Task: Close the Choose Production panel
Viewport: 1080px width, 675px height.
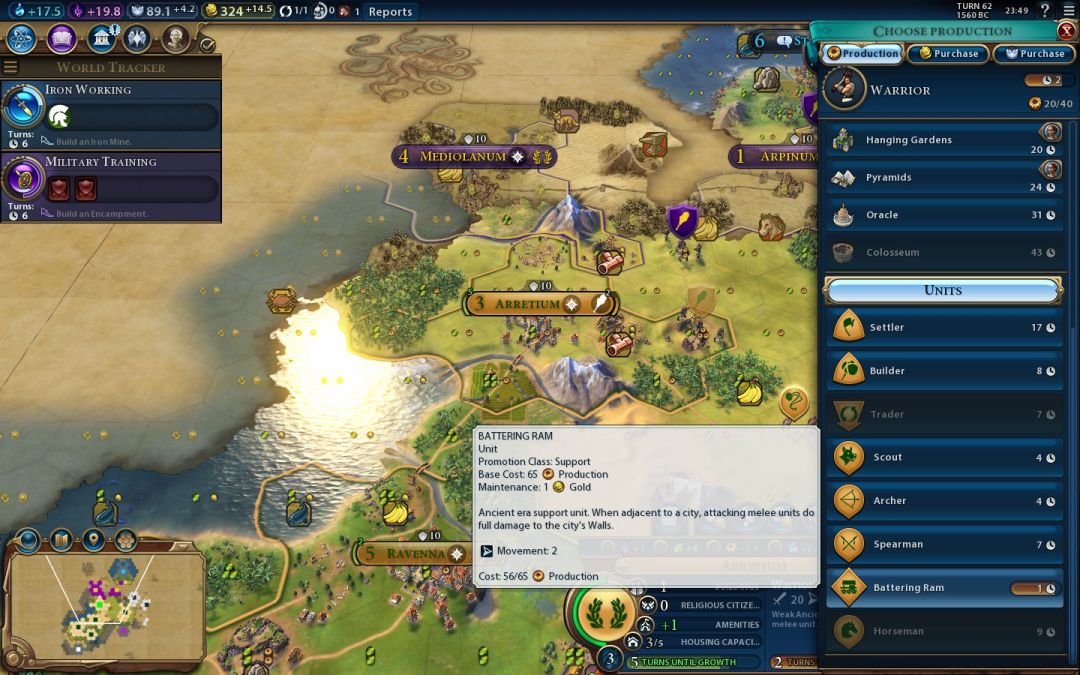Action: [x=1066, y=30]
